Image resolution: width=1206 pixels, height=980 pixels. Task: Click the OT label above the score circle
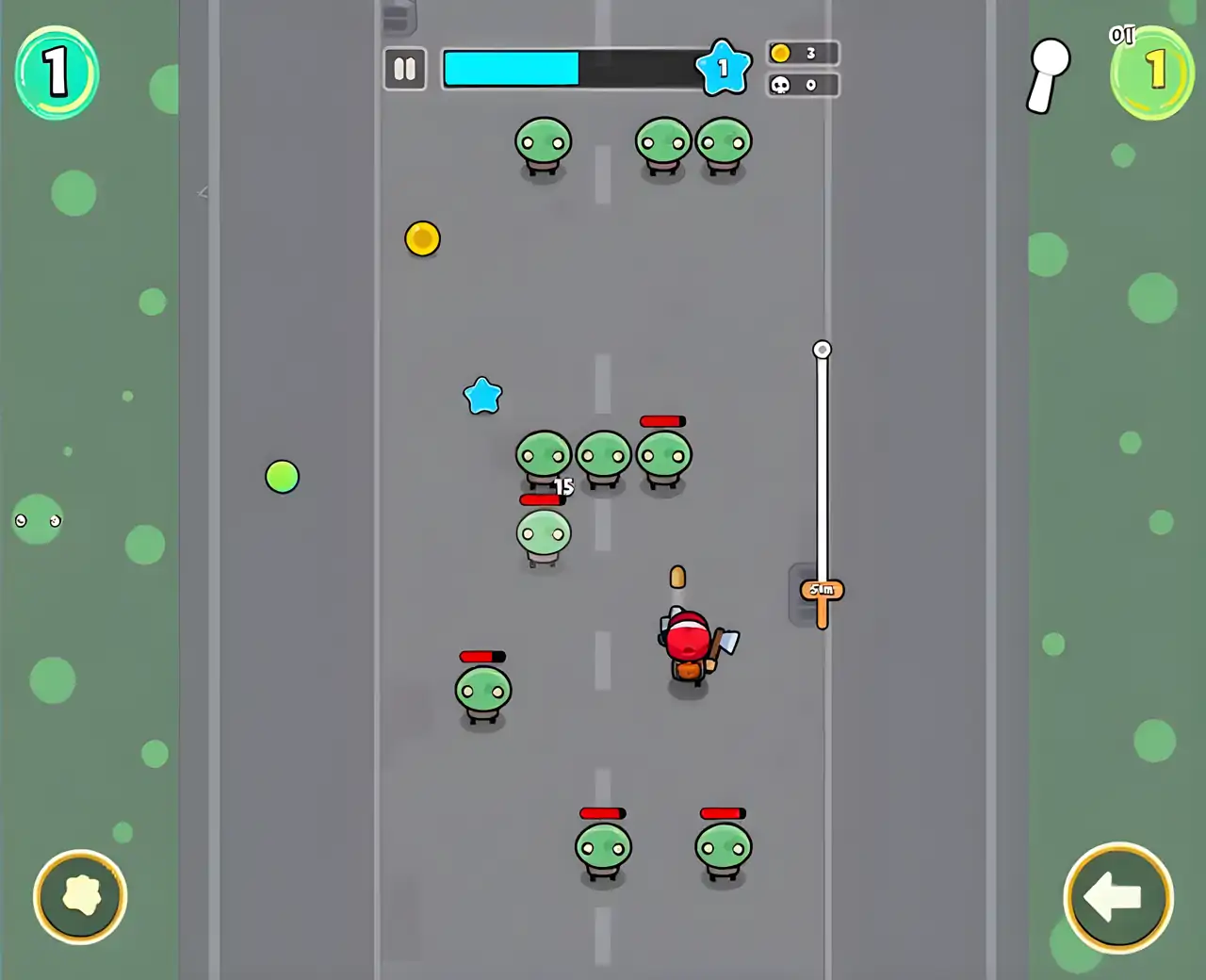click(x=1123, y=34)
